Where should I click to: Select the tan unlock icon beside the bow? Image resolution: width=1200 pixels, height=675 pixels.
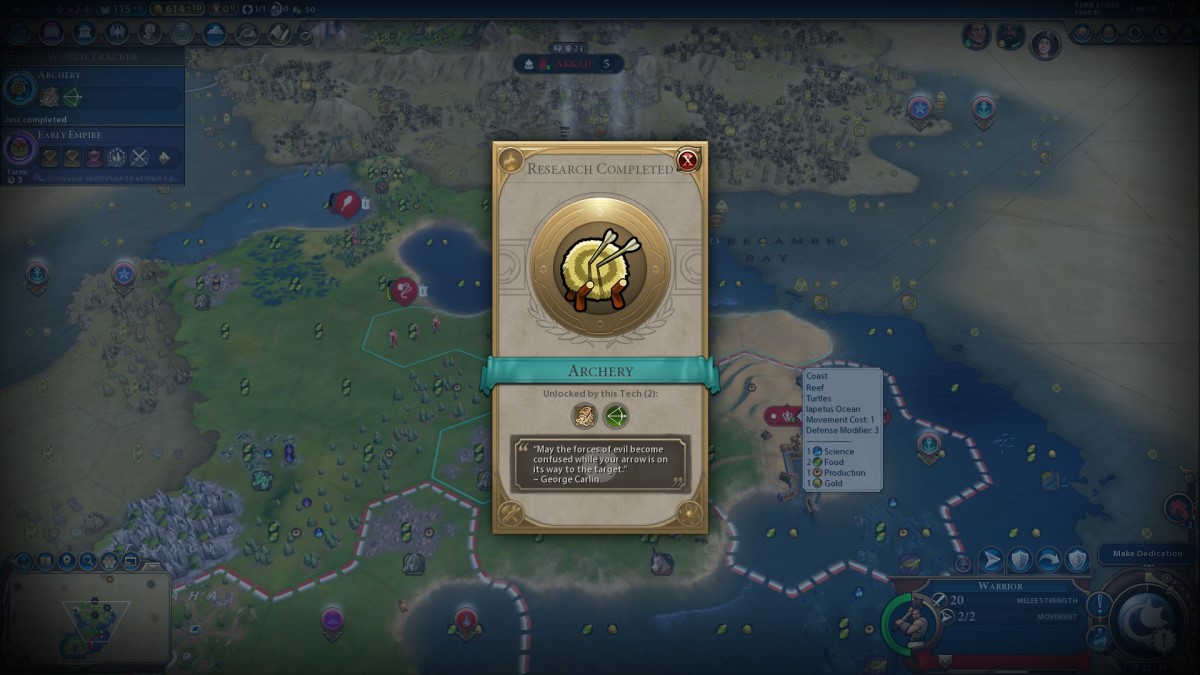coord(584,416)
